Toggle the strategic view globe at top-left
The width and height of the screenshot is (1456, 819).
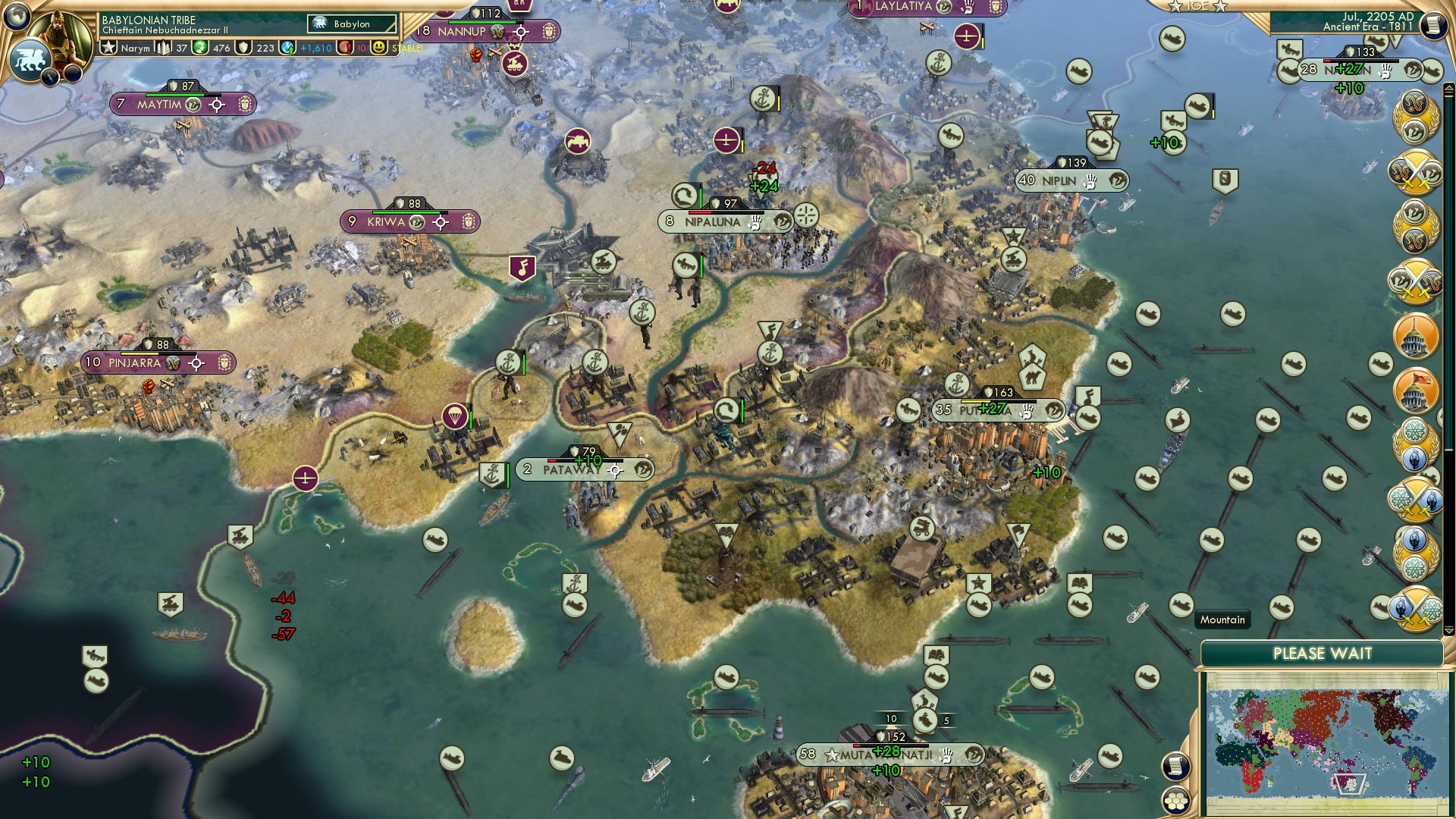point(15,17)
